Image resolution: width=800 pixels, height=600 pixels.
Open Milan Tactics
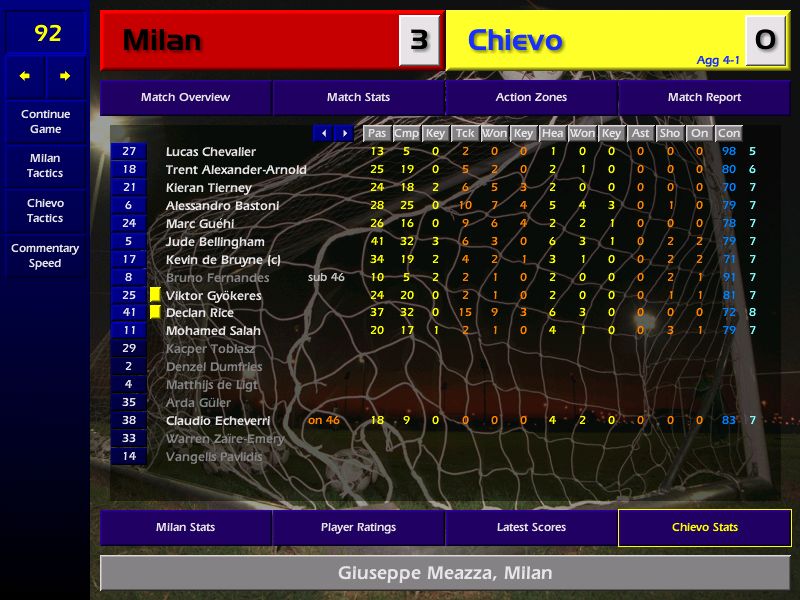45,165
